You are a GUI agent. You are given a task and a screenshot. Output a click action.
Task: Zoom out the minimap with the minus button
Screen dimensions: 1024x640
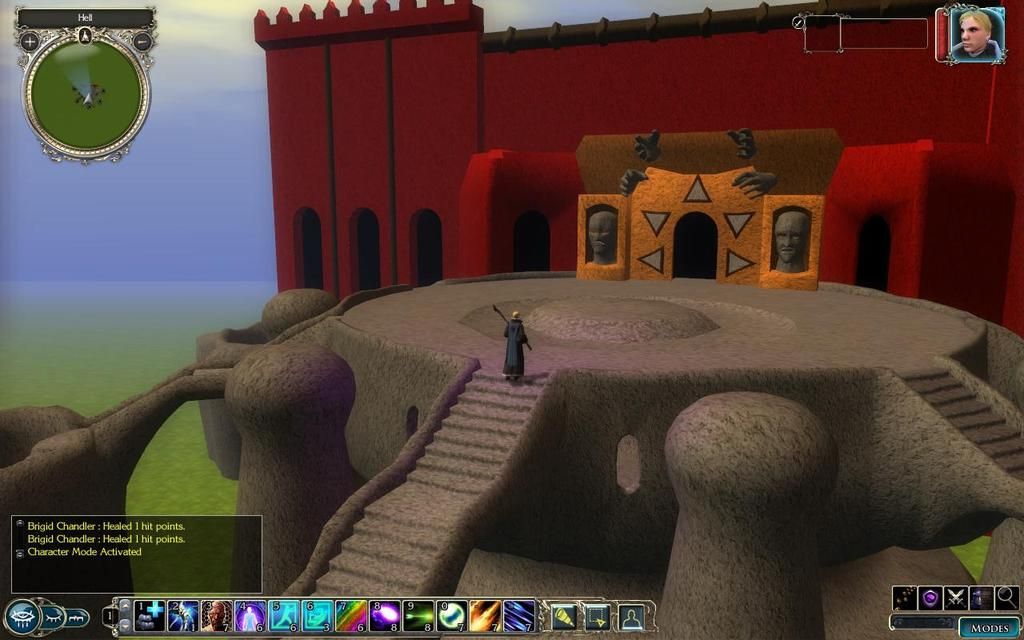pos(143,42)
